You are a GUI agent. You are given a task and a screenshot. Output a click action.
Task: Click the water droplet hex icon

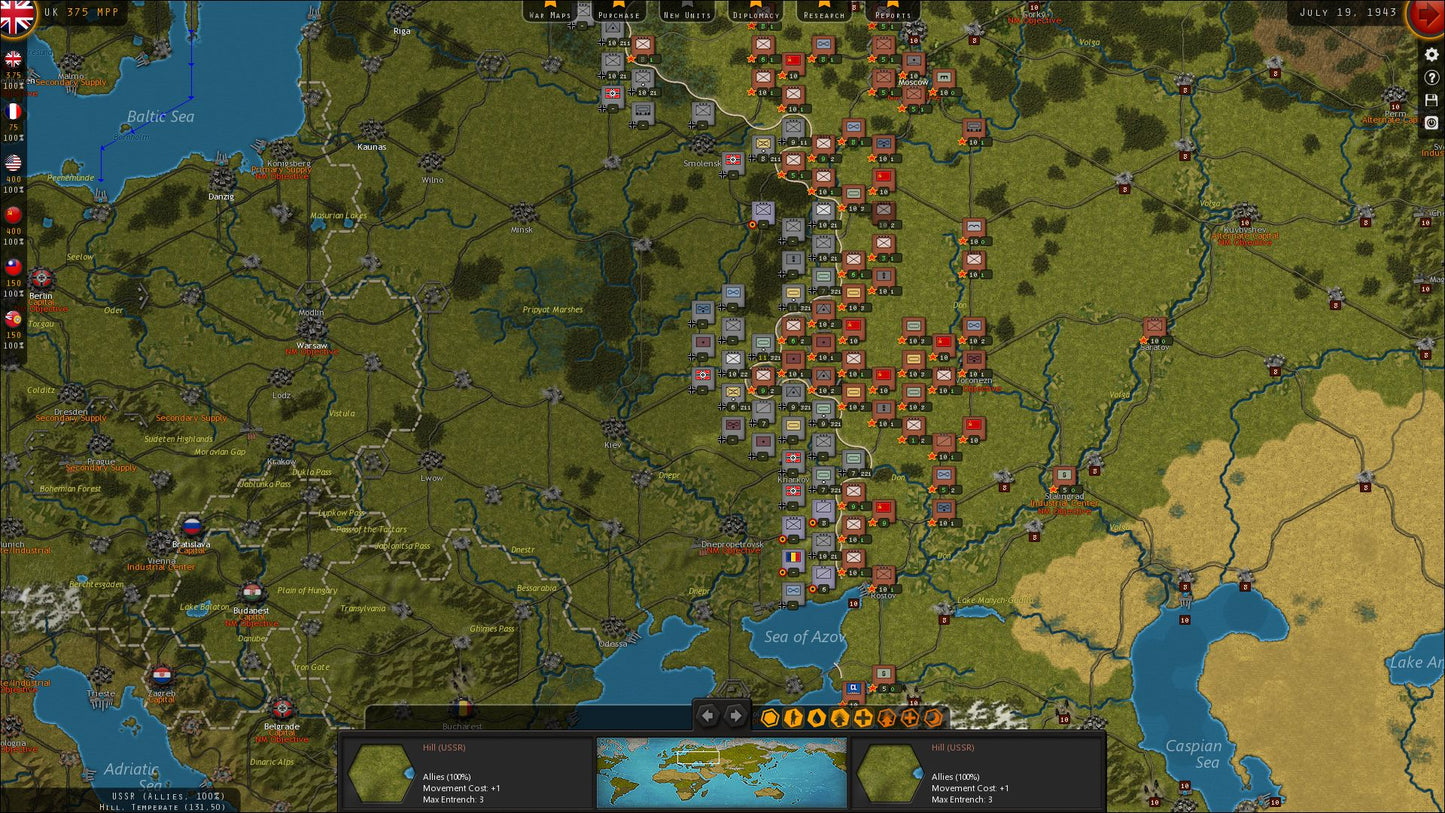pyautogui.click(x=814, y=717)
